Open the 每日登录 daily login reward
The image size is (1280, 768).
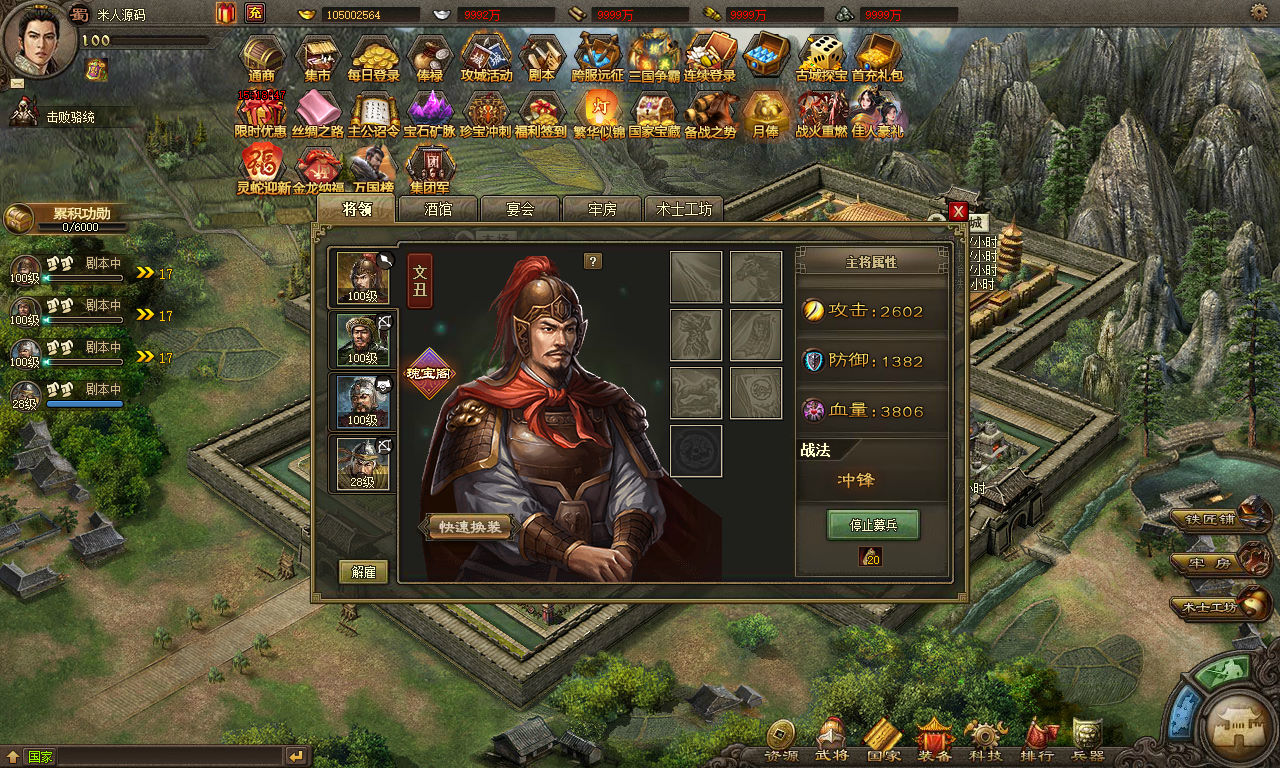point(374,58)
